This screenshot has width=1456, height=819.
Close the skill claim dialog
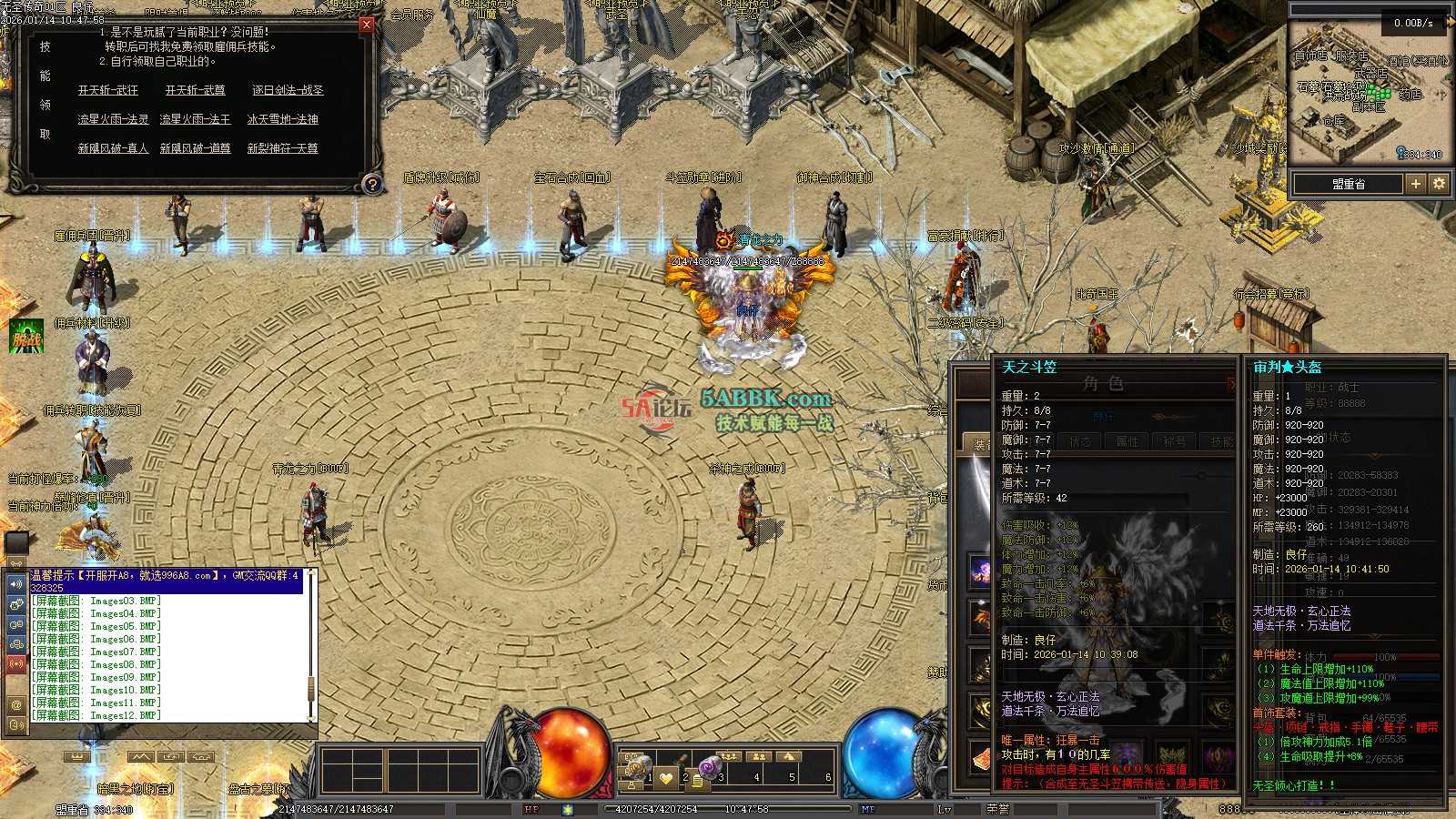click(366, 25)
